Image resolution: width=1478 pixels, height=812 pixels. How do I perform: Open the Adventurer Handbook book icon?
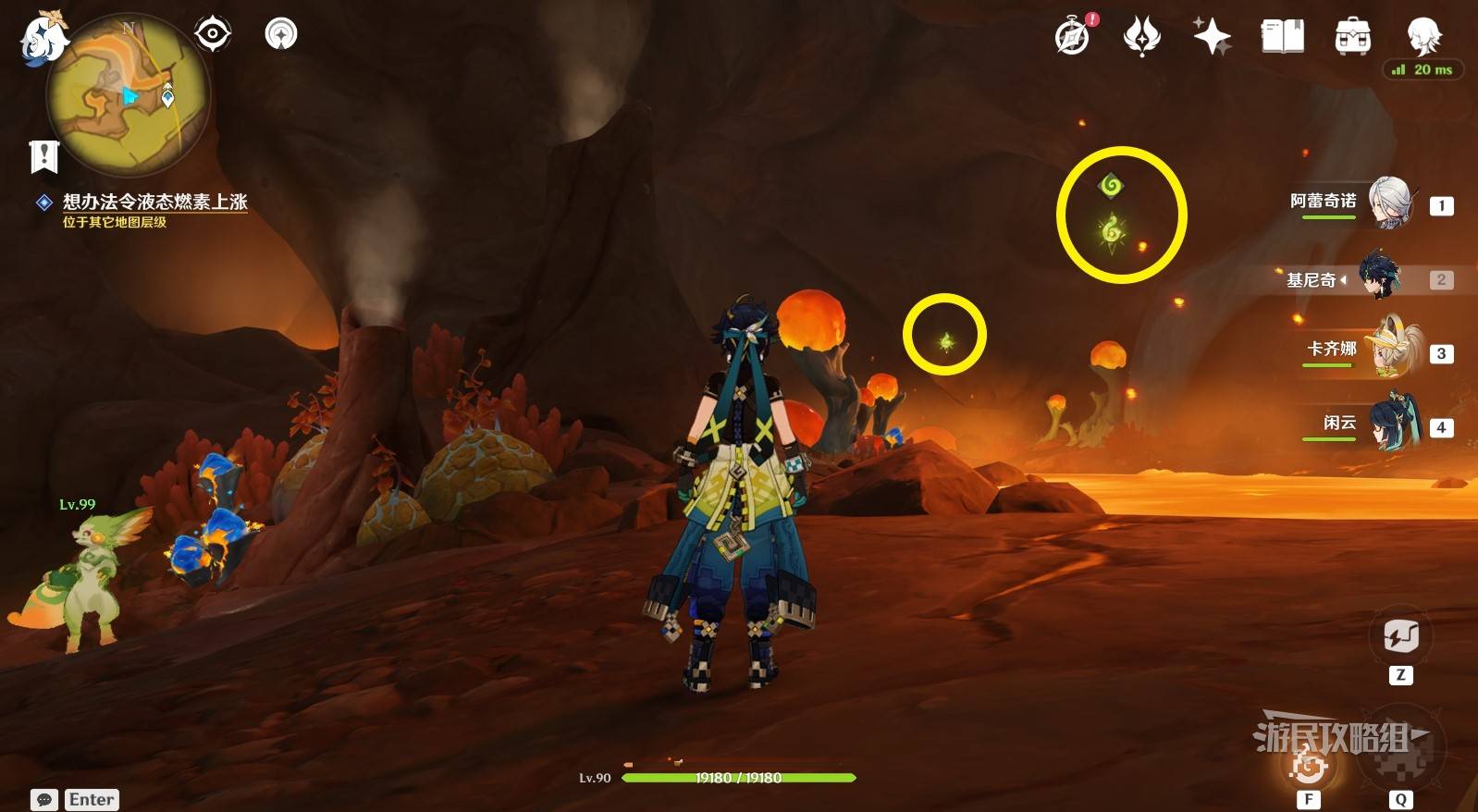(x=1282, y=36)
